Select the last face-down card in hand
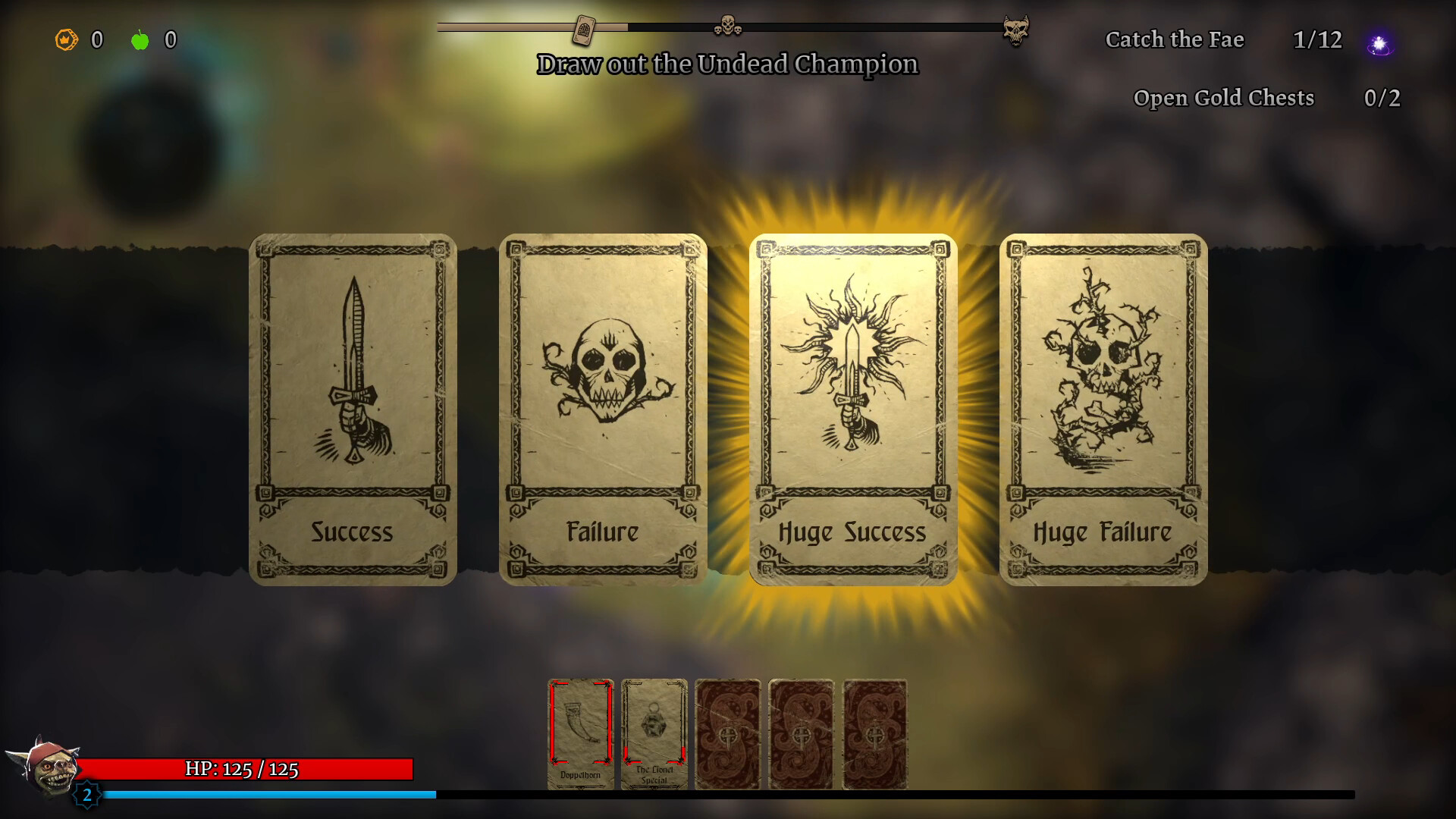 coord(877,734)
